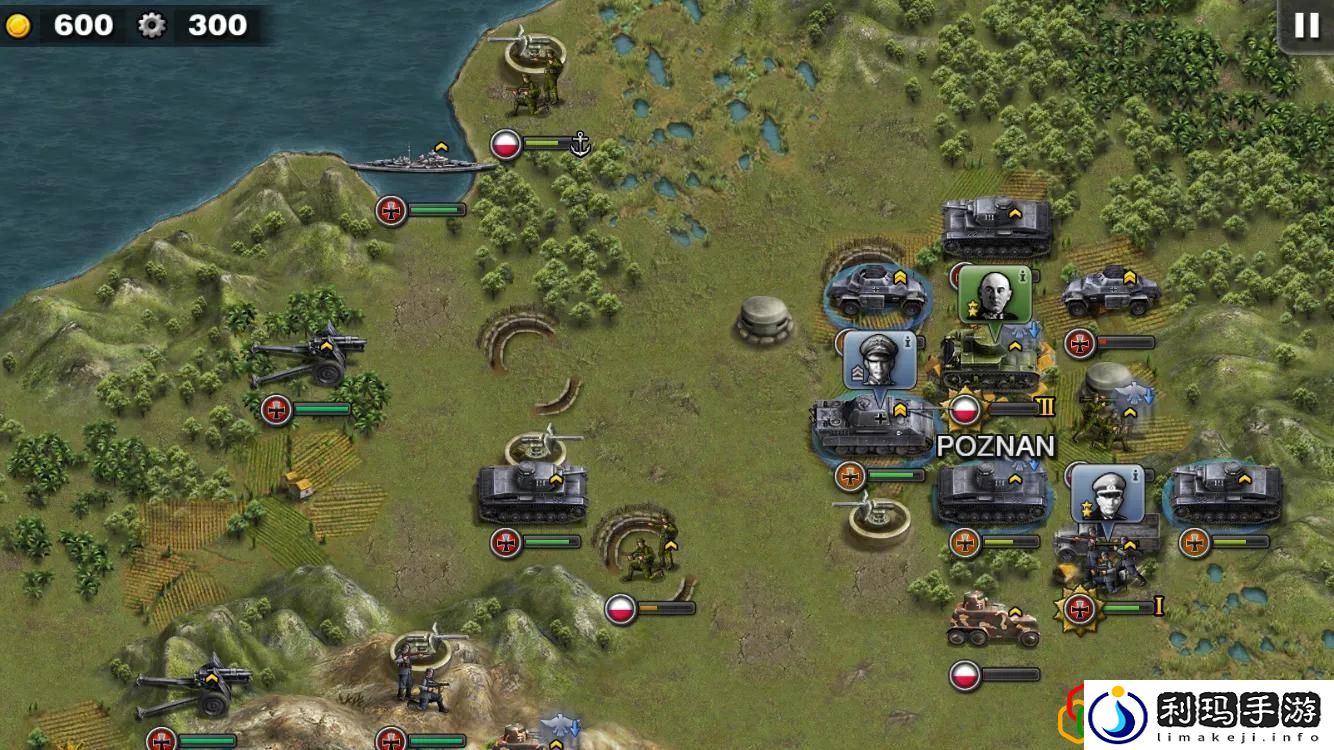The image size is (1334, 750).
Task: Select the Polish infantry in the coastal fort
Action: 533,80
